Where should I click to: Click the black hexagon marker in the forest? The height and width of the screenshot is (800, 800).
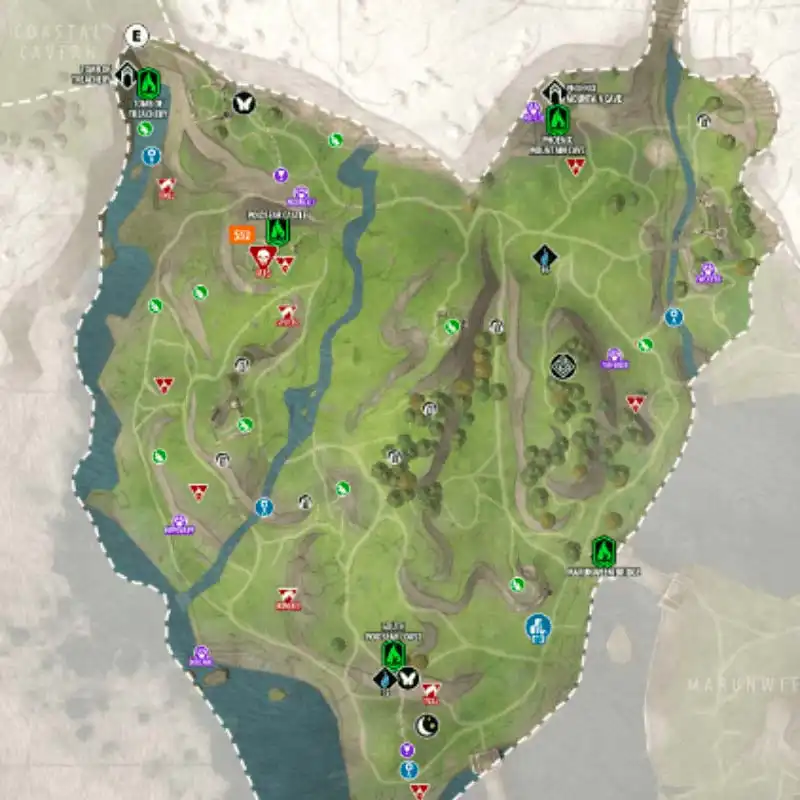[563, 367]
